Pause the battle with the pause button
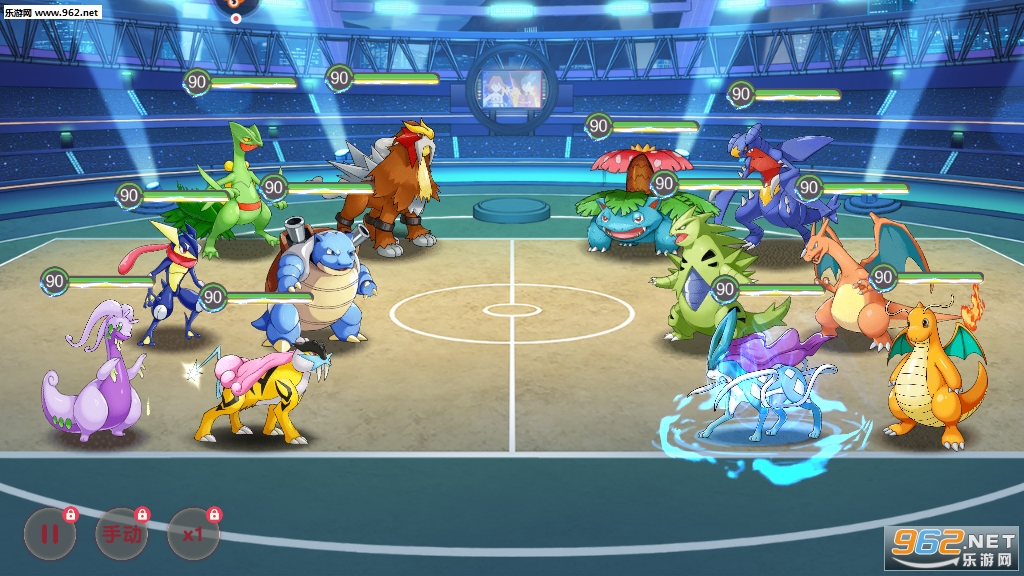The height and width of the screenshot is (576, 1024). pyautogui.click(x=49, y=533)
